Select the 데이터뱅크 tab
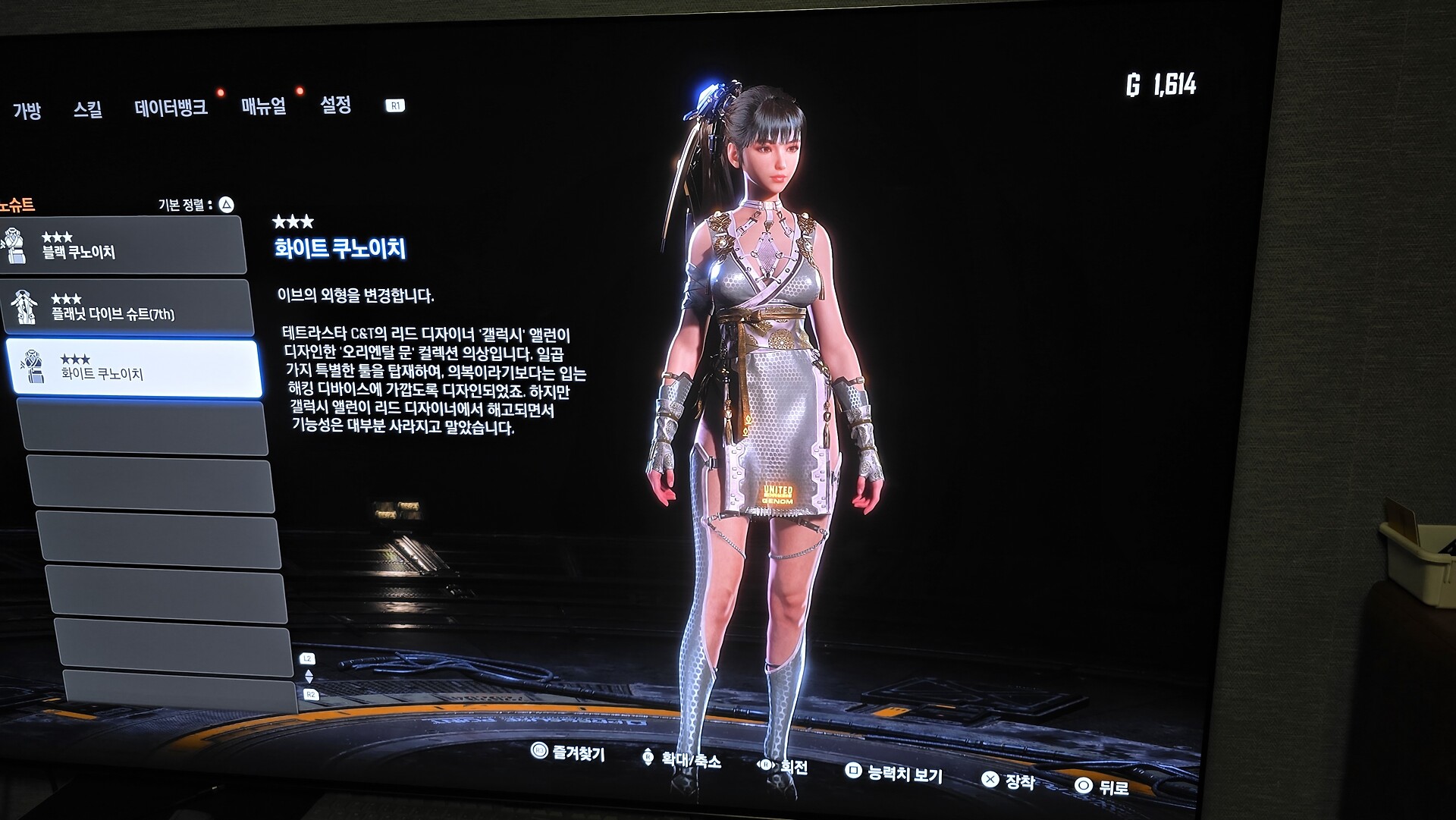1456x820 pixels. click(171, 108)
